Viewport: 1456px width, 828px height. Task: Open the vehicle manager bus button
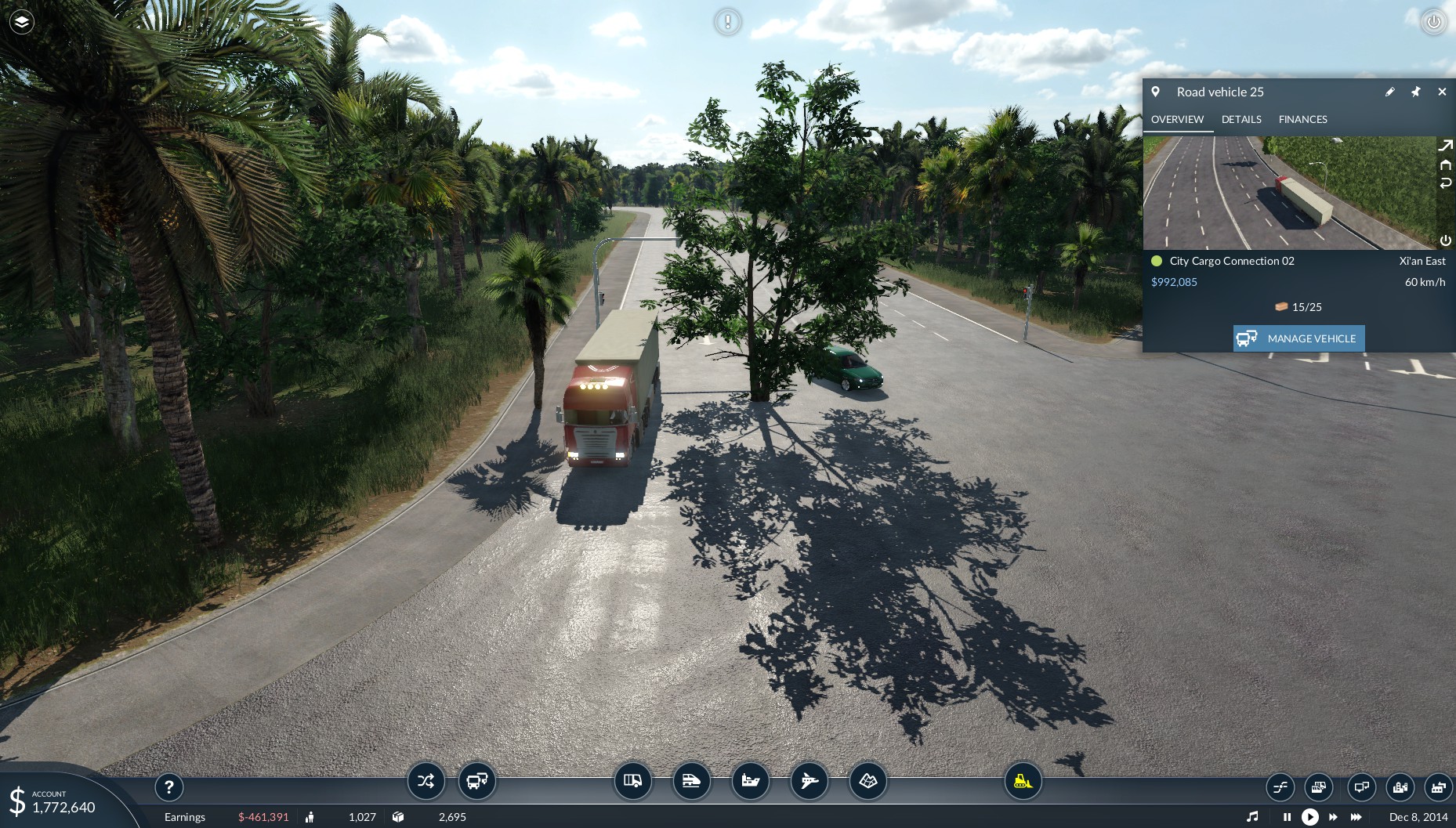coord(476,780)
